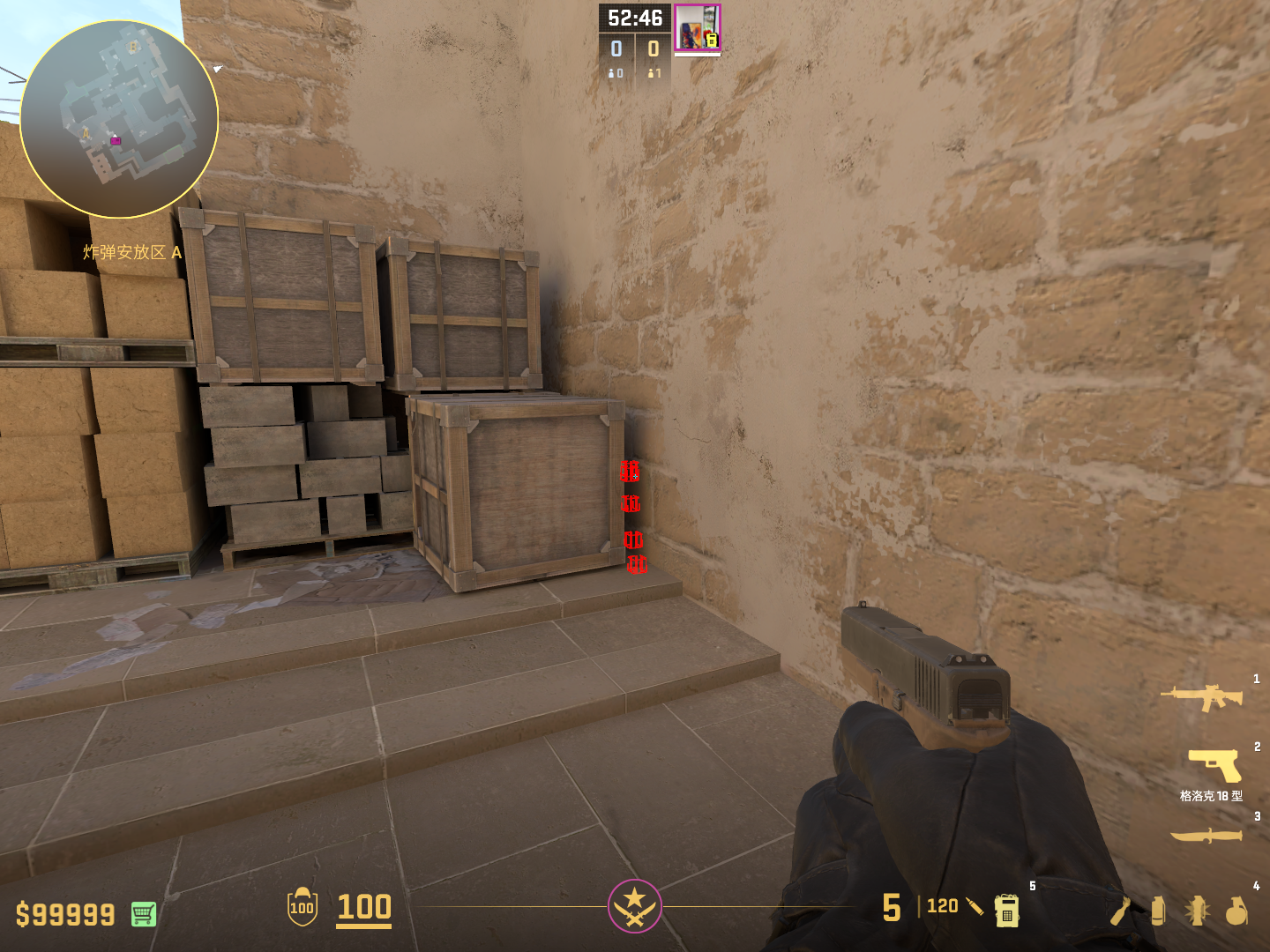Click the circular radar minimap

pyautogui.click(x=119, y=119)
